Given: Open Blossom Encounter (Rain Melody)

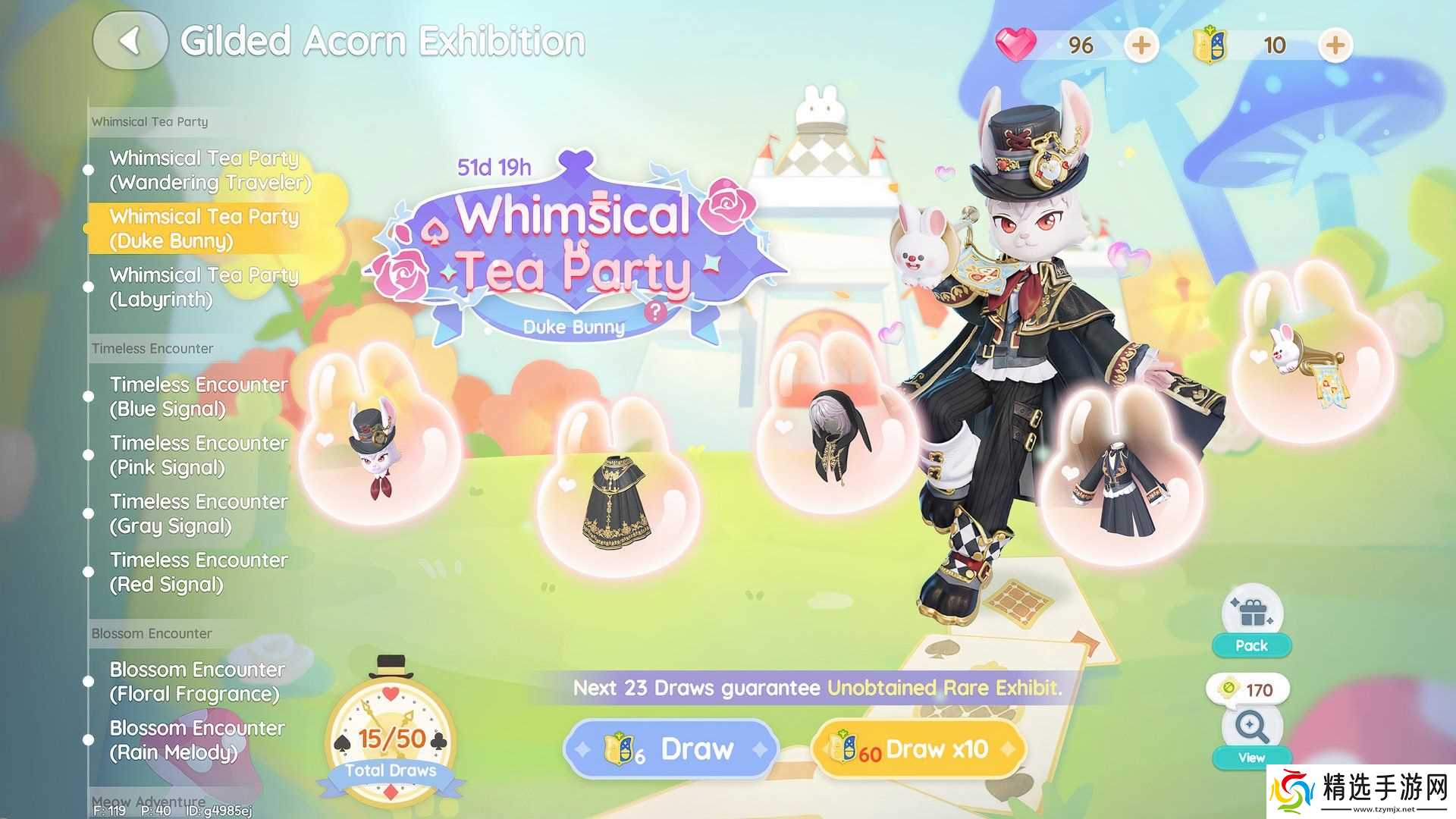Looking at the screenshot, I should coord(197,740).
